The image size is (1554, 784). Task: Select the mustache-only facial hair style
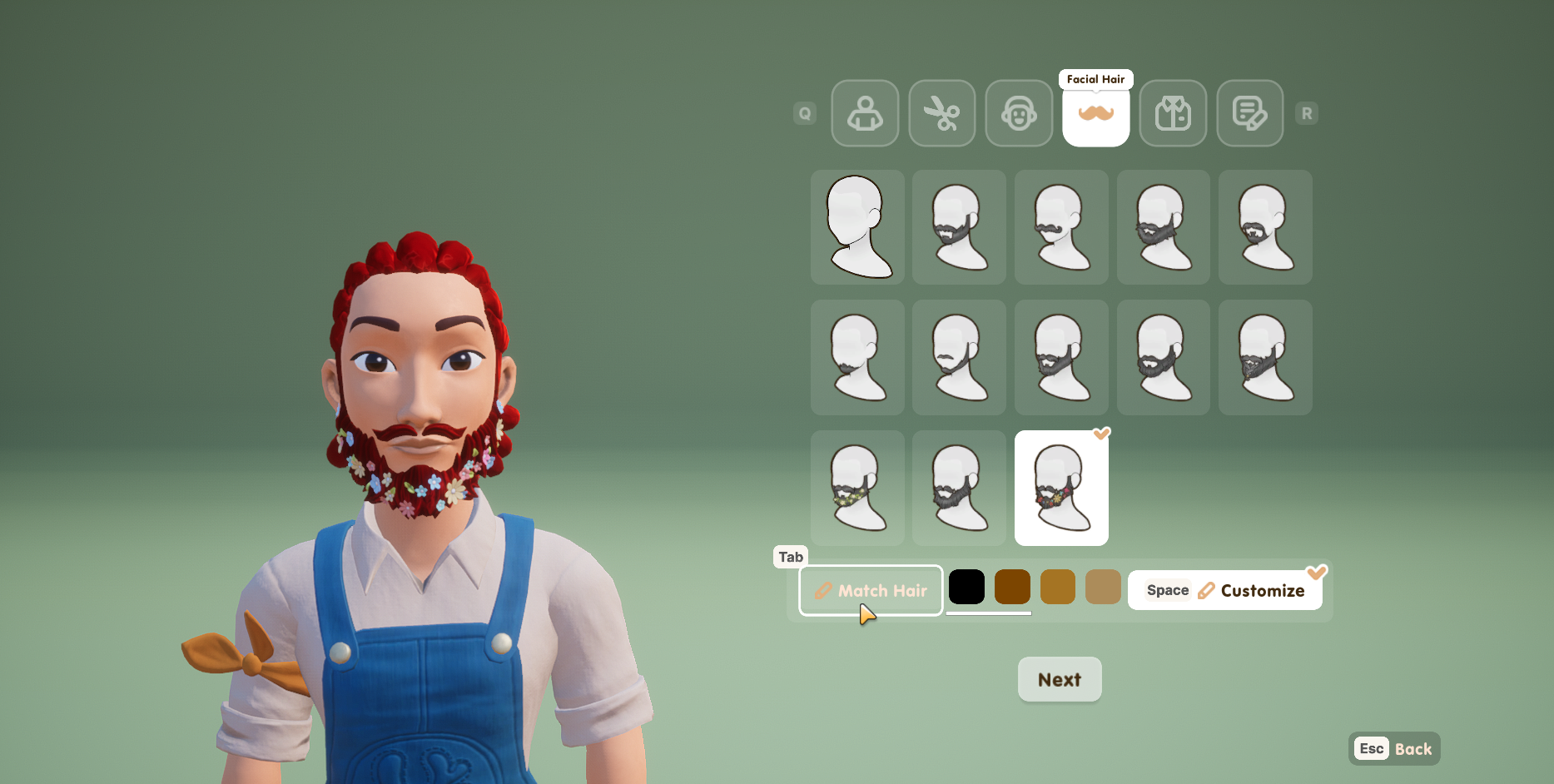pos(1061,227)
